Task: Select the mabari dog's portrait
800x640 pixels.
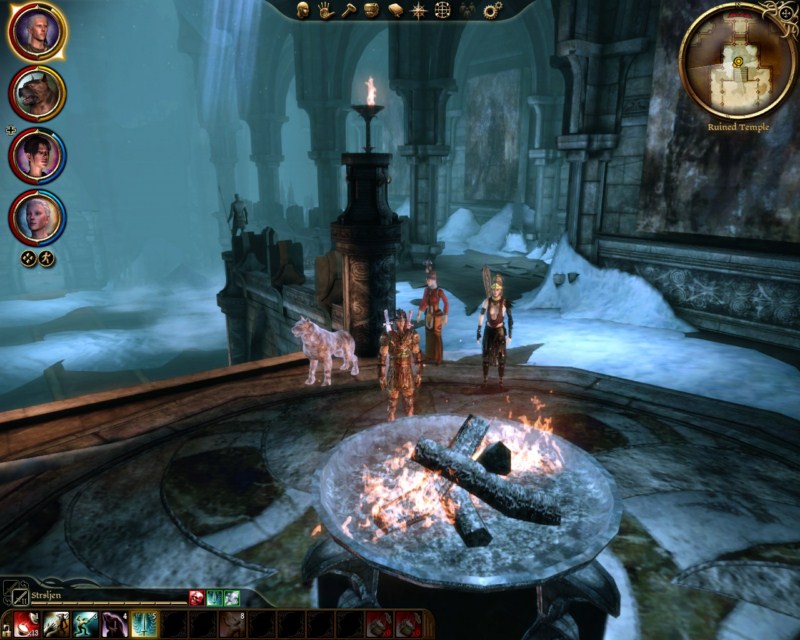Action: pyautogui.click(x=37, y=94)
